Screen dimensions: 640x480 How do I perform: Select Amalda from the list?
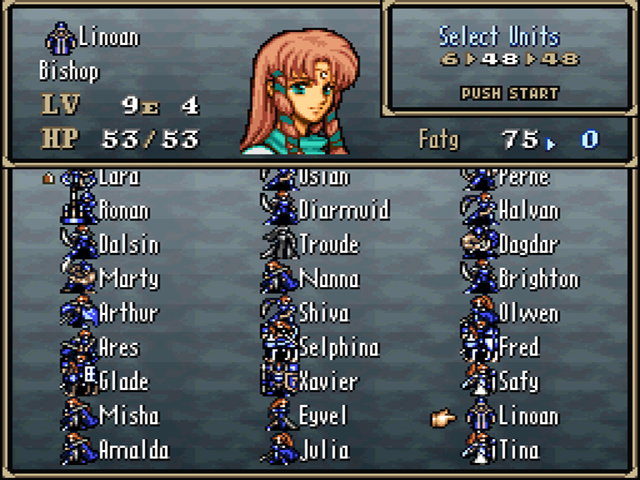tap(134, 449)
